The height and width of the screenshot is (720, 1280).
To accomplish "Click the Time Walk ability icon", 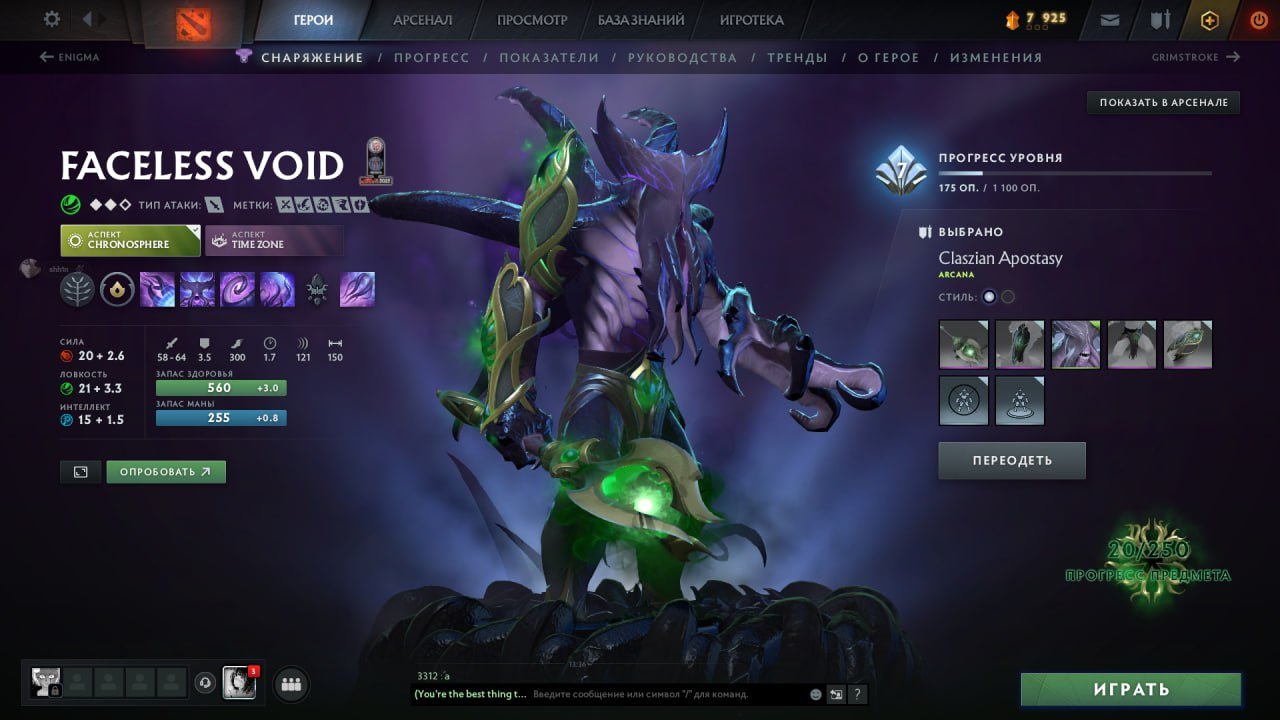I will coord(157,289).
